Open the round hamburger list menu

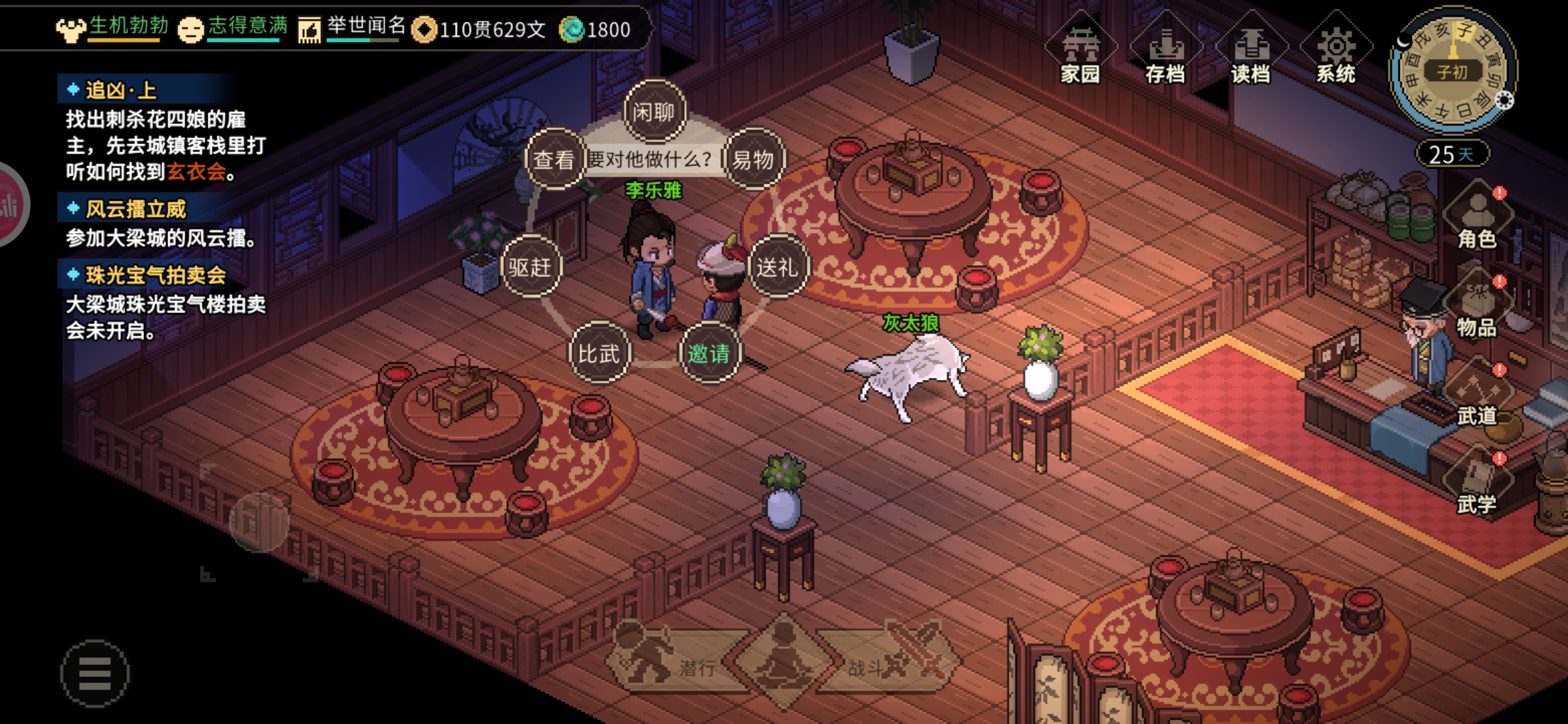(95, 673)
